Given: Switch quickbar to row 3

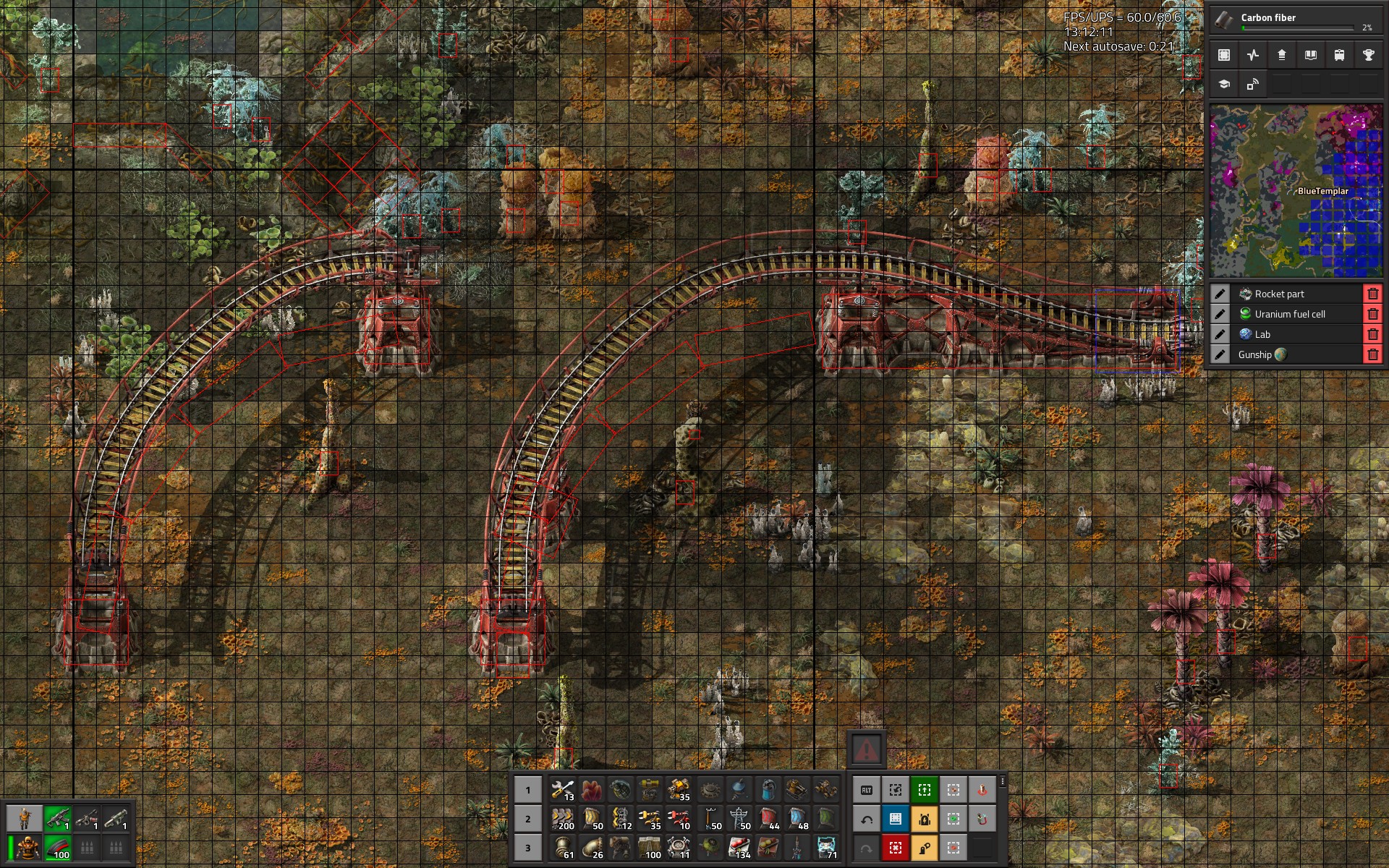Looking at the screenshot, I should click(527, 847).
